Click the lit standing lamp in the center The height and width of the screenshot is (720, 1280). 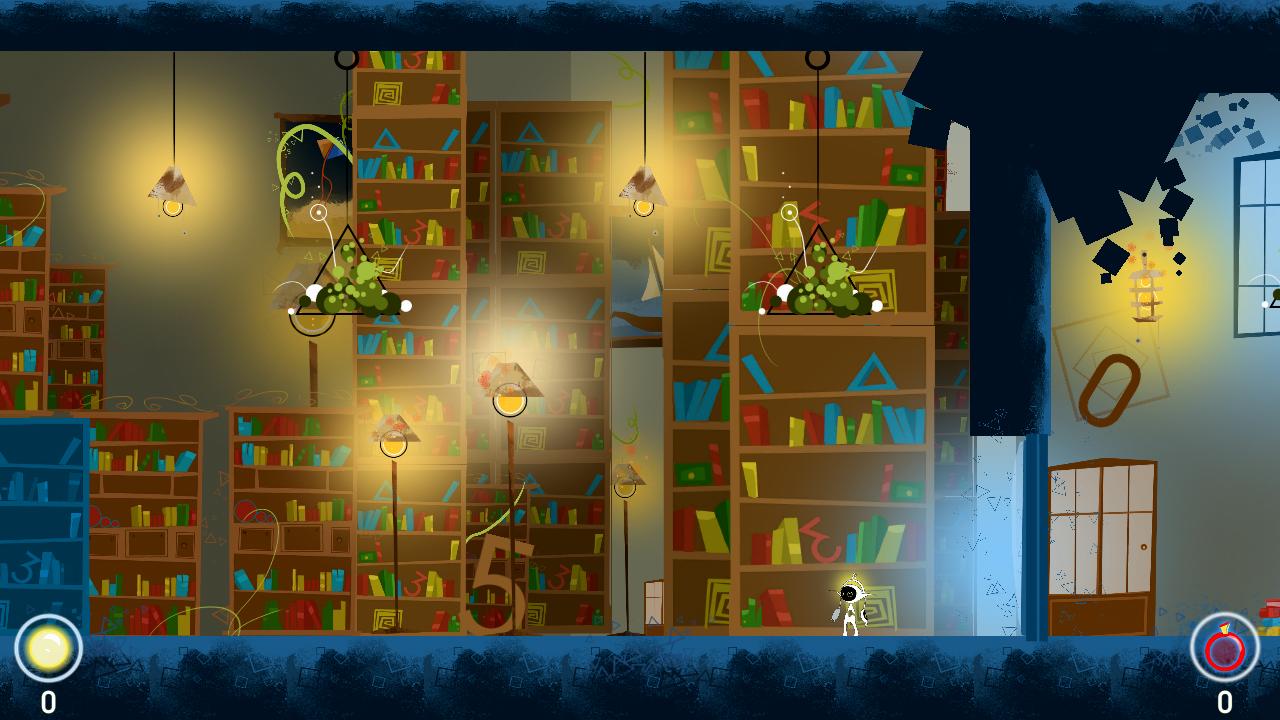coord(510,400)
